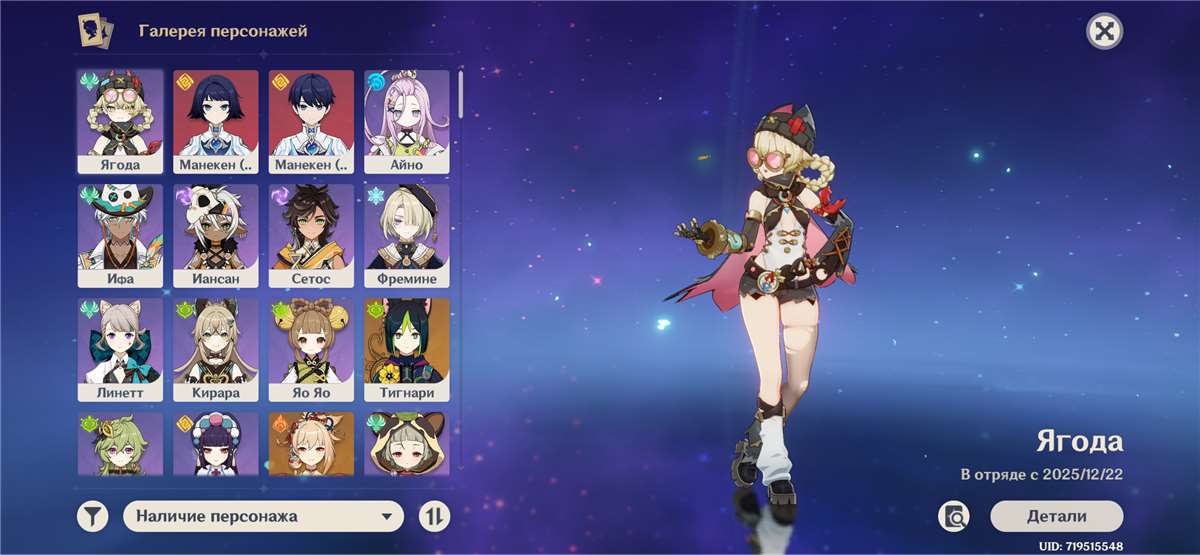Pick the Иансан character tile
1200x555 pixels.
[215, 235]
